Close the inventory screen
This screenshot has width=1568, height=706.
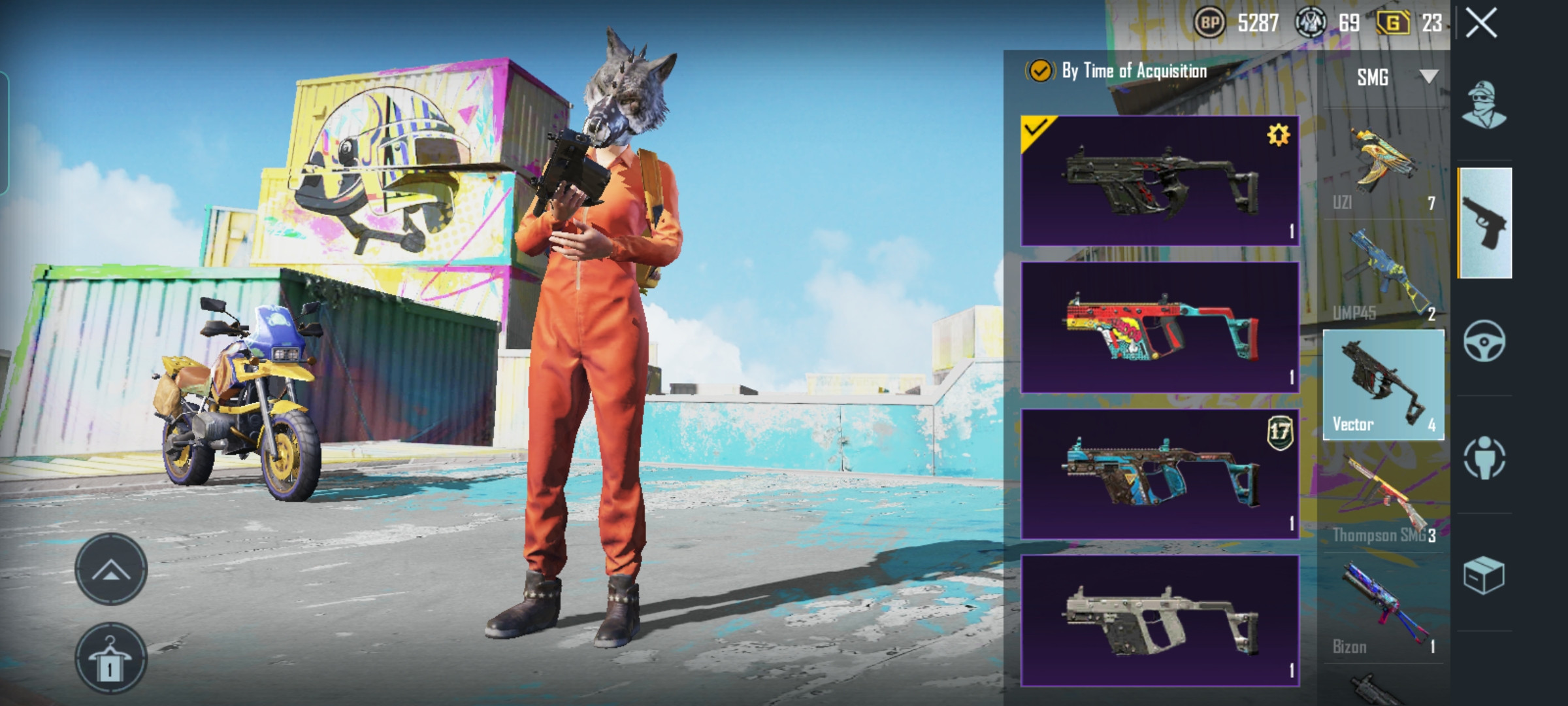1481,24
